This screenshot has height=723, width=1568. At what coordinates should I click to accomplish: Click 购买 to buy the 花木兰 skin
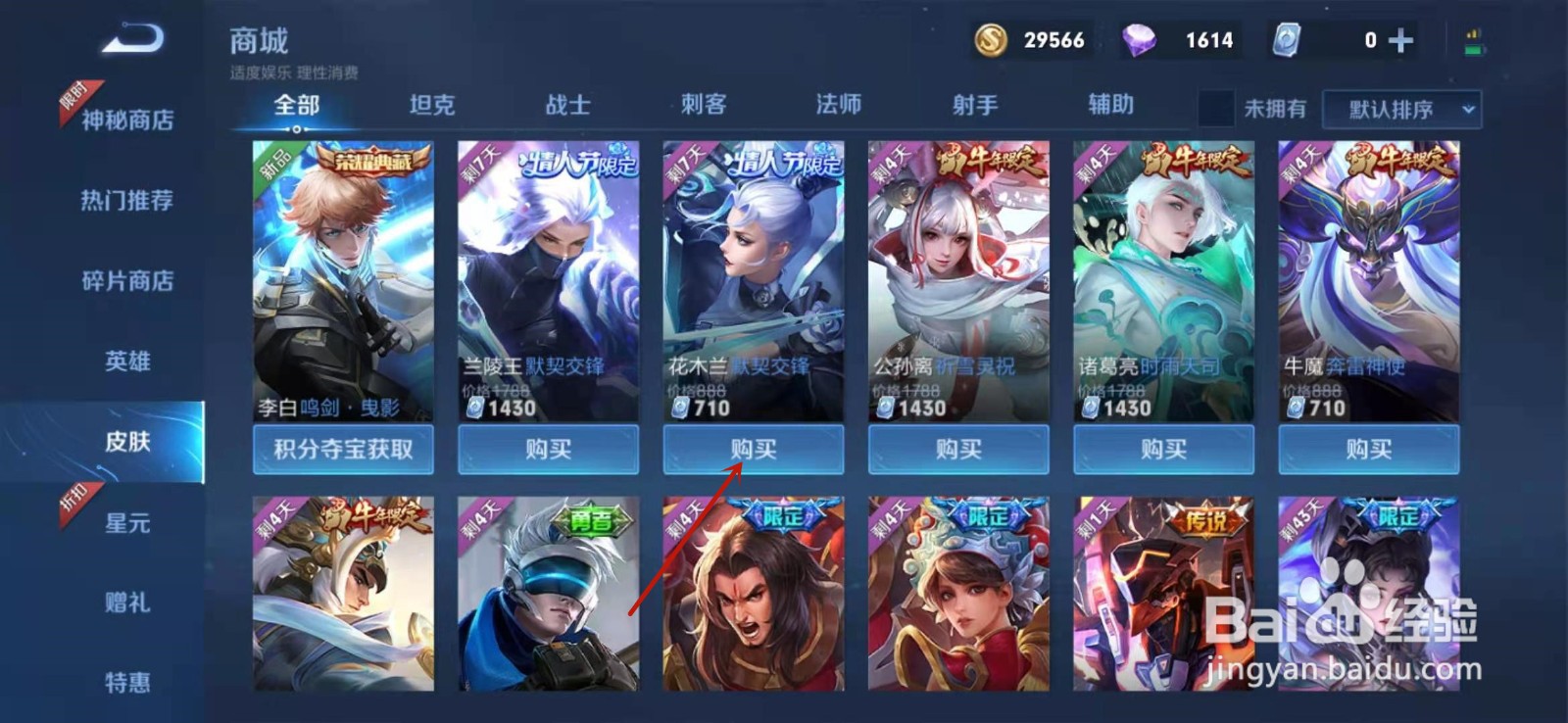753,449
